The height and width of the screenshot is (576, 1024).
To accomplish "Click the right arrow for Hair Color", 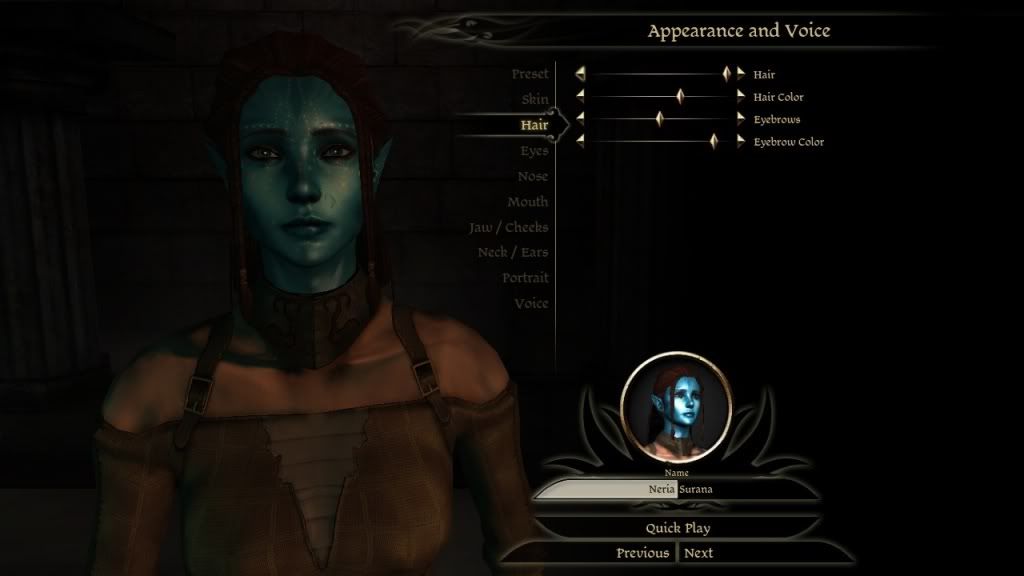I will click(741, 97).
